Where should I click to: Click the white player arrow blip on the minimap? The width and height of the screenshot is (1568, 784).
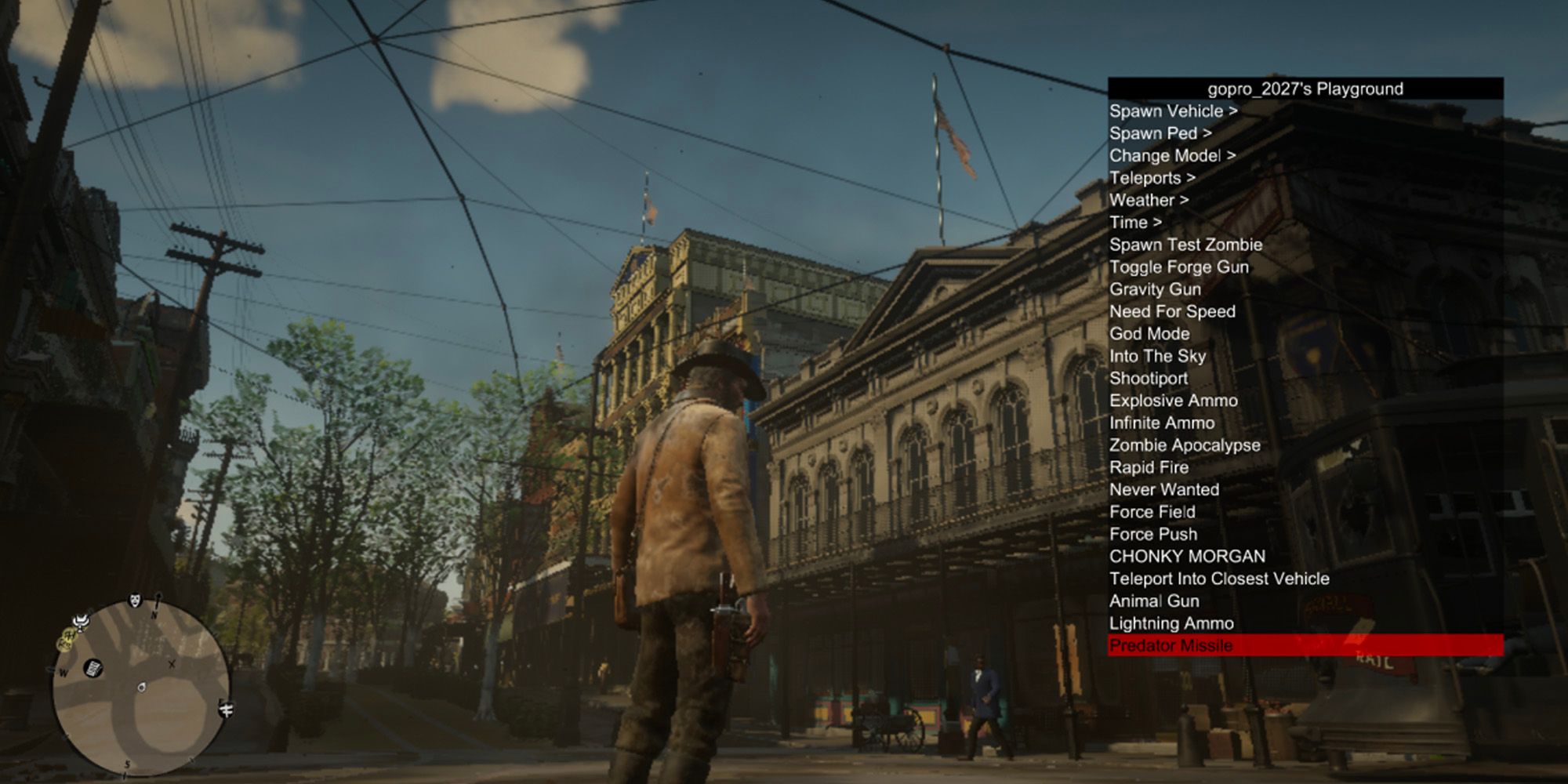point(141,687)
